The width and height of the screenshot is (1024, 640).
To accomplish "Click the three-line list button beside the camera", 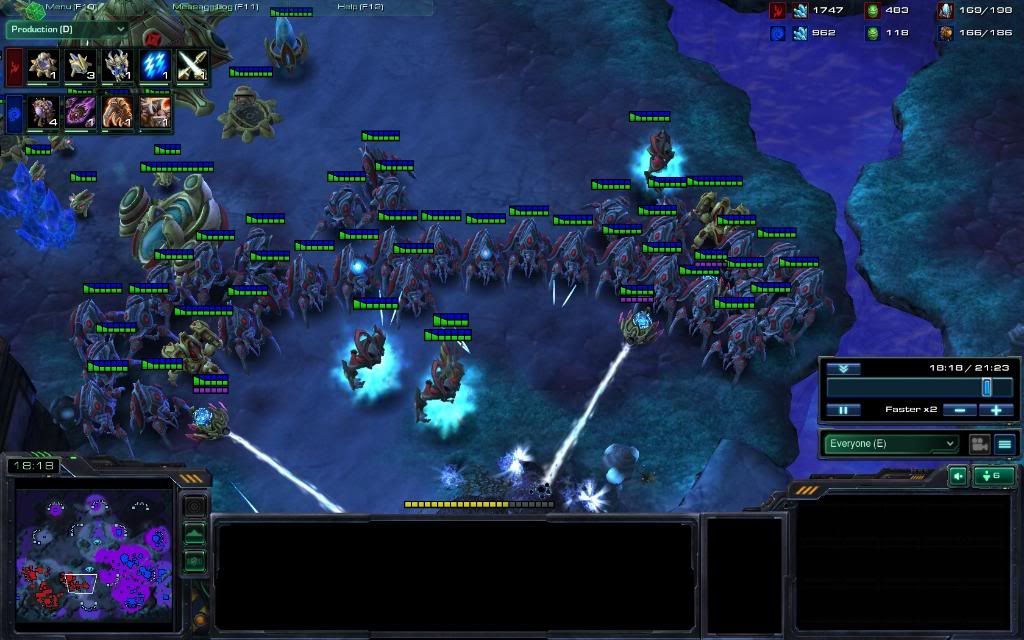I will (x=1005, y=443).
